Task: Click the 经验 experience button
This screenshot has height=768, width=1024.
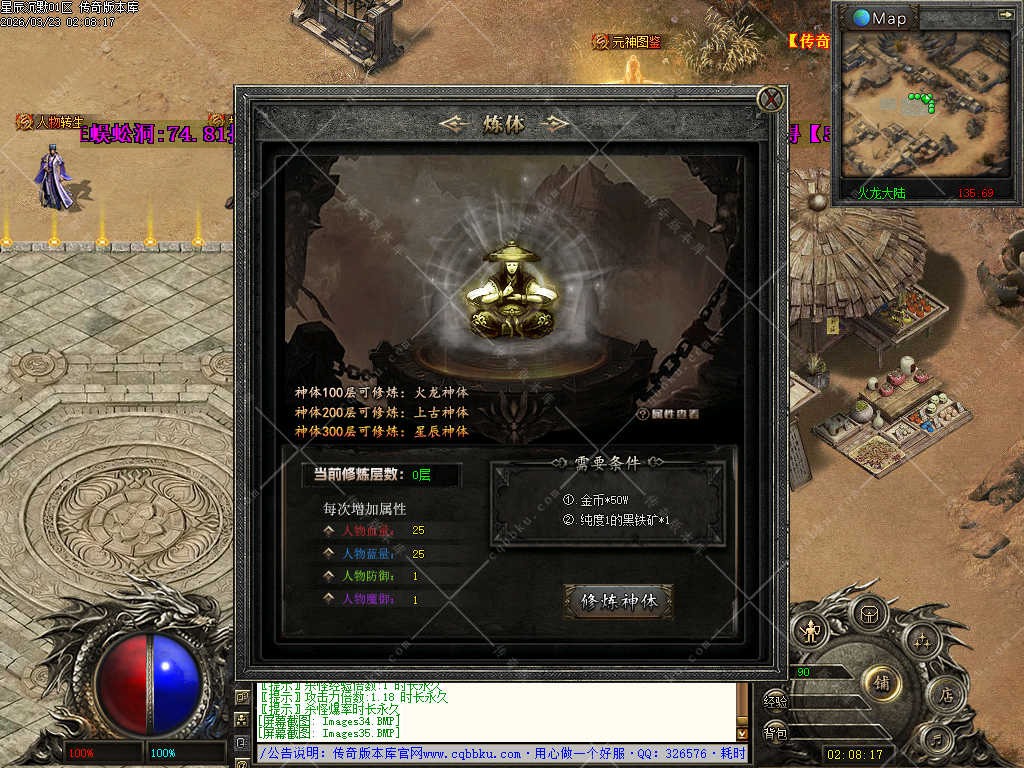Action: [775, 702]
